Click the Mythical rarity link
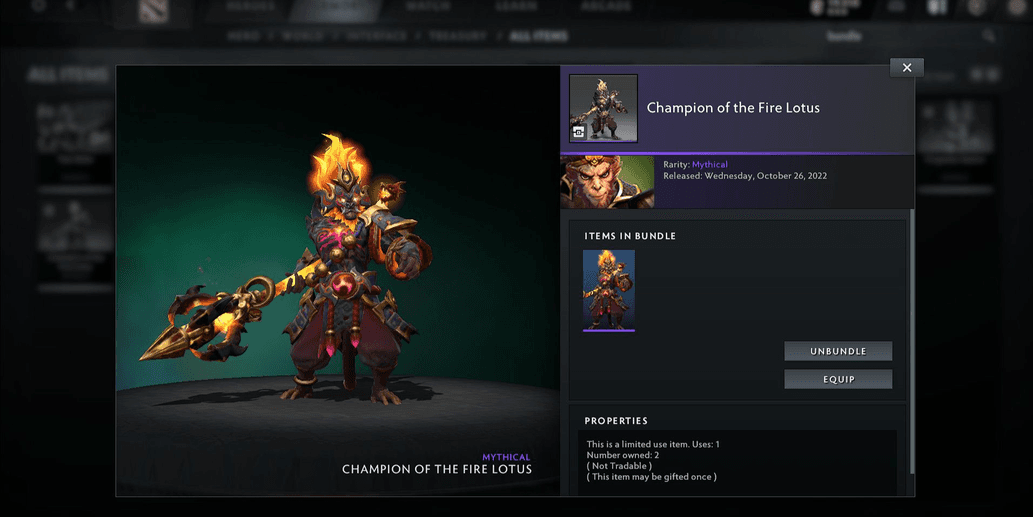 [710, 164]
